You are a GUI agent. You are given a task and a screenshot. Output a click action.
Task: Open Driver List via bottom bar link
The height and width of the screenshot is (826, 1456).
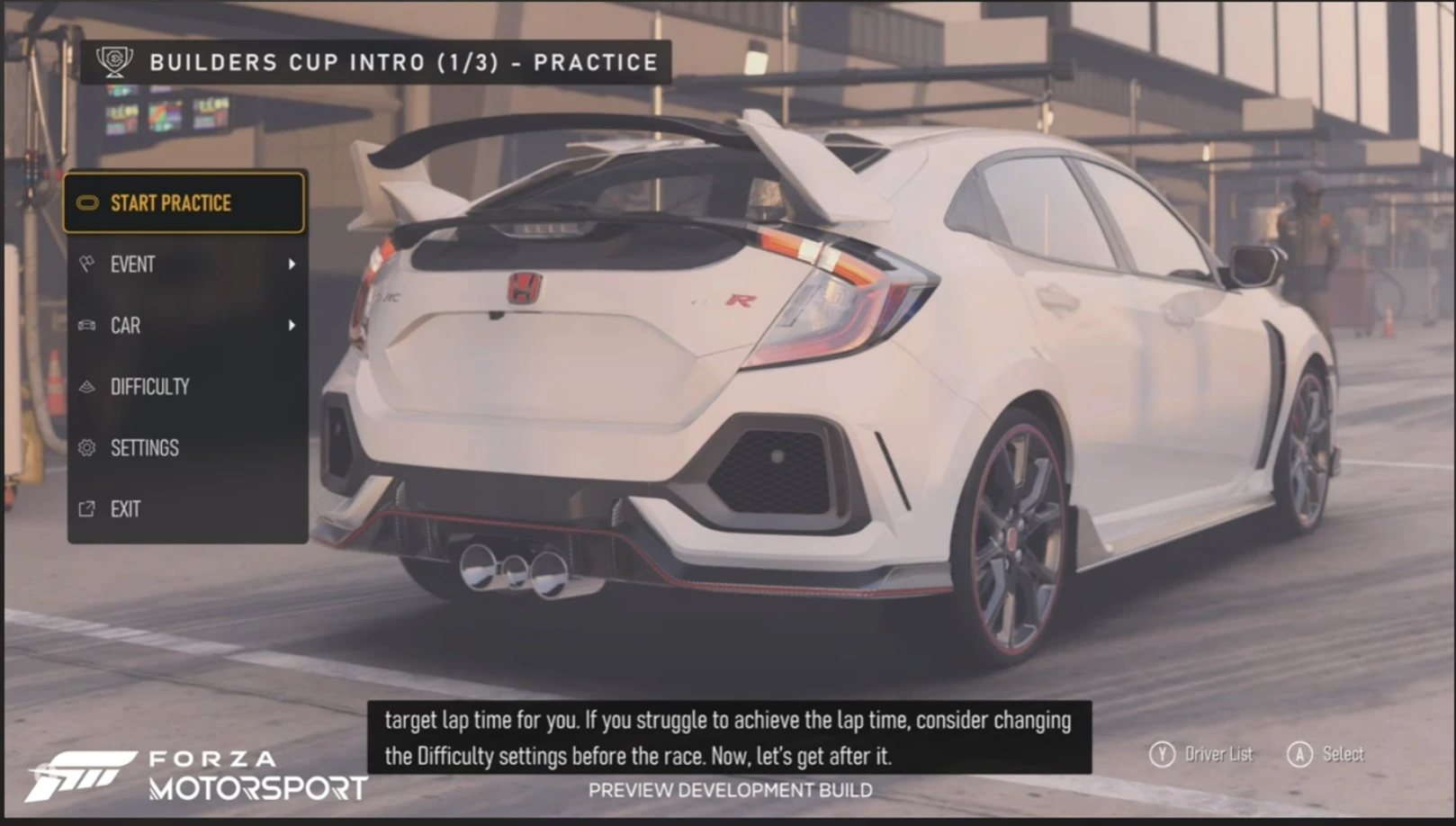click(x=1219, y=754)
